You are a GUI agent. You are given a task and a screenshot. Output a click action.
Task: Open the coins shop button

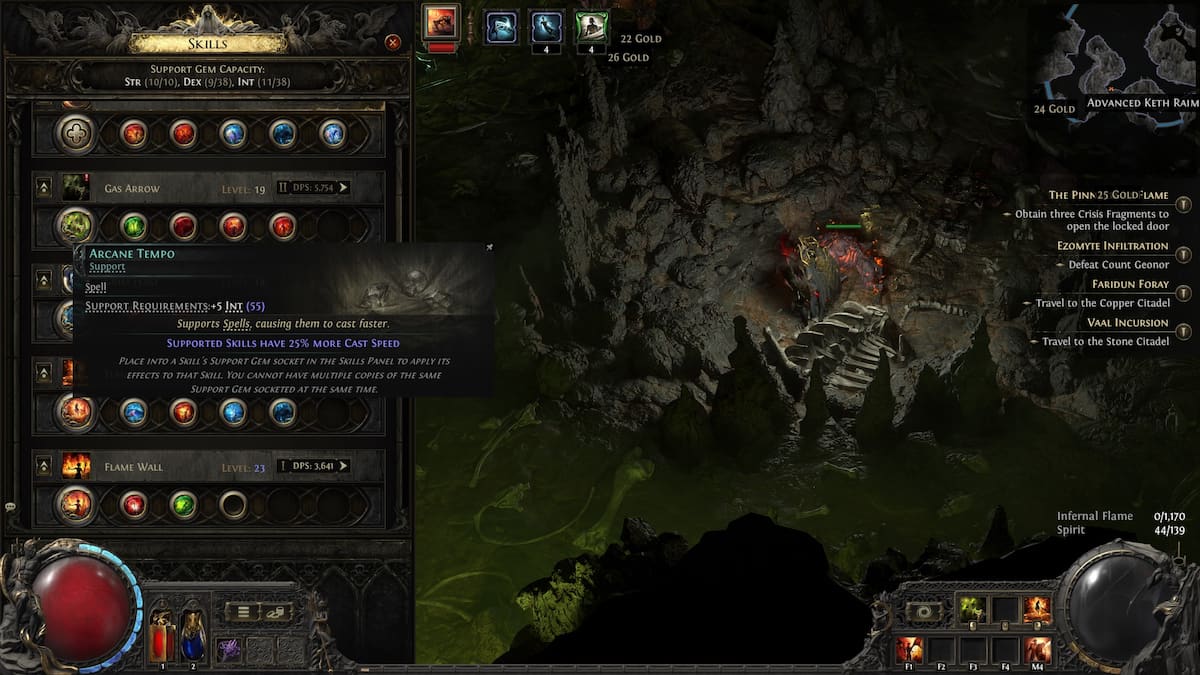[275, 612]
